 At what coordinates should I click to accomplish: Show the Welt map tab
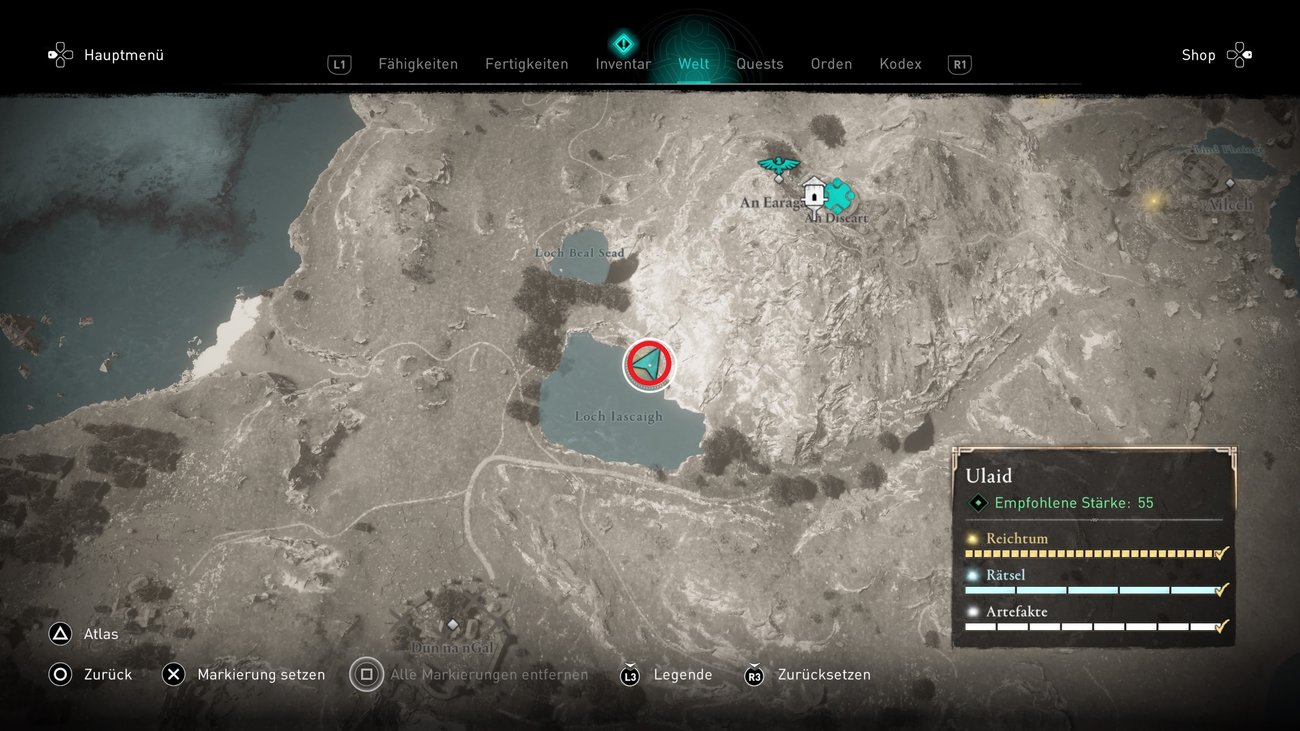click(x=694, y=64)
